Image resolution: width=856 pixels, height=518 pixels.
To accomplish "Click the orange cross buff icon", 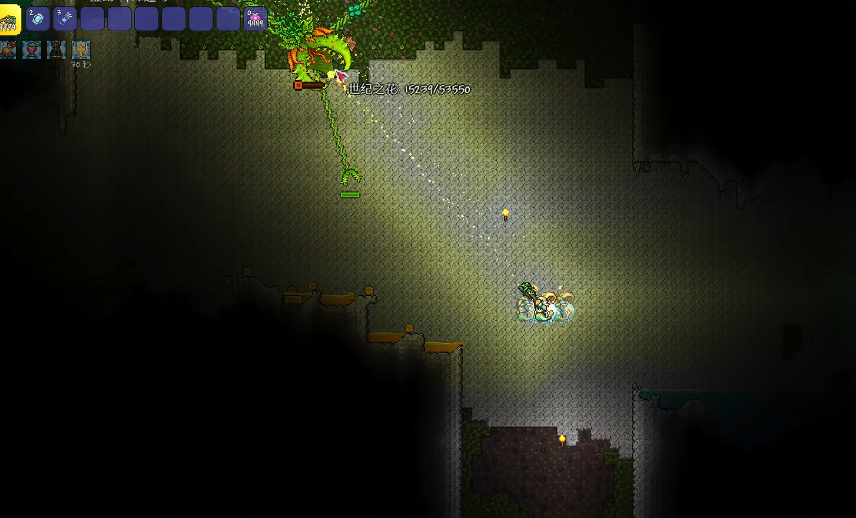I will tap(81, 49).
